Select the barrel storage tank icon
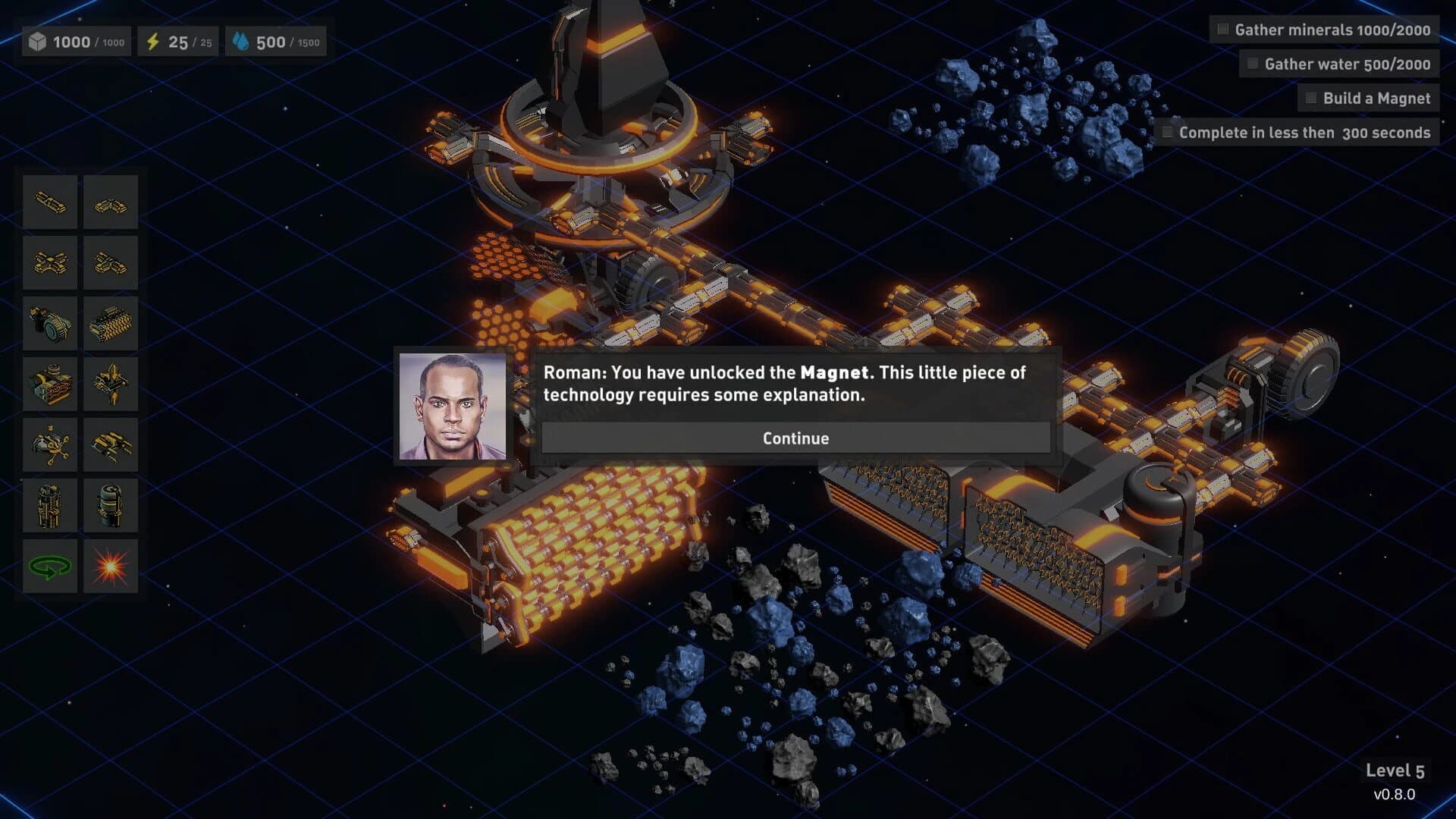This screenshot has width=1456, height=819. (111, 505)
